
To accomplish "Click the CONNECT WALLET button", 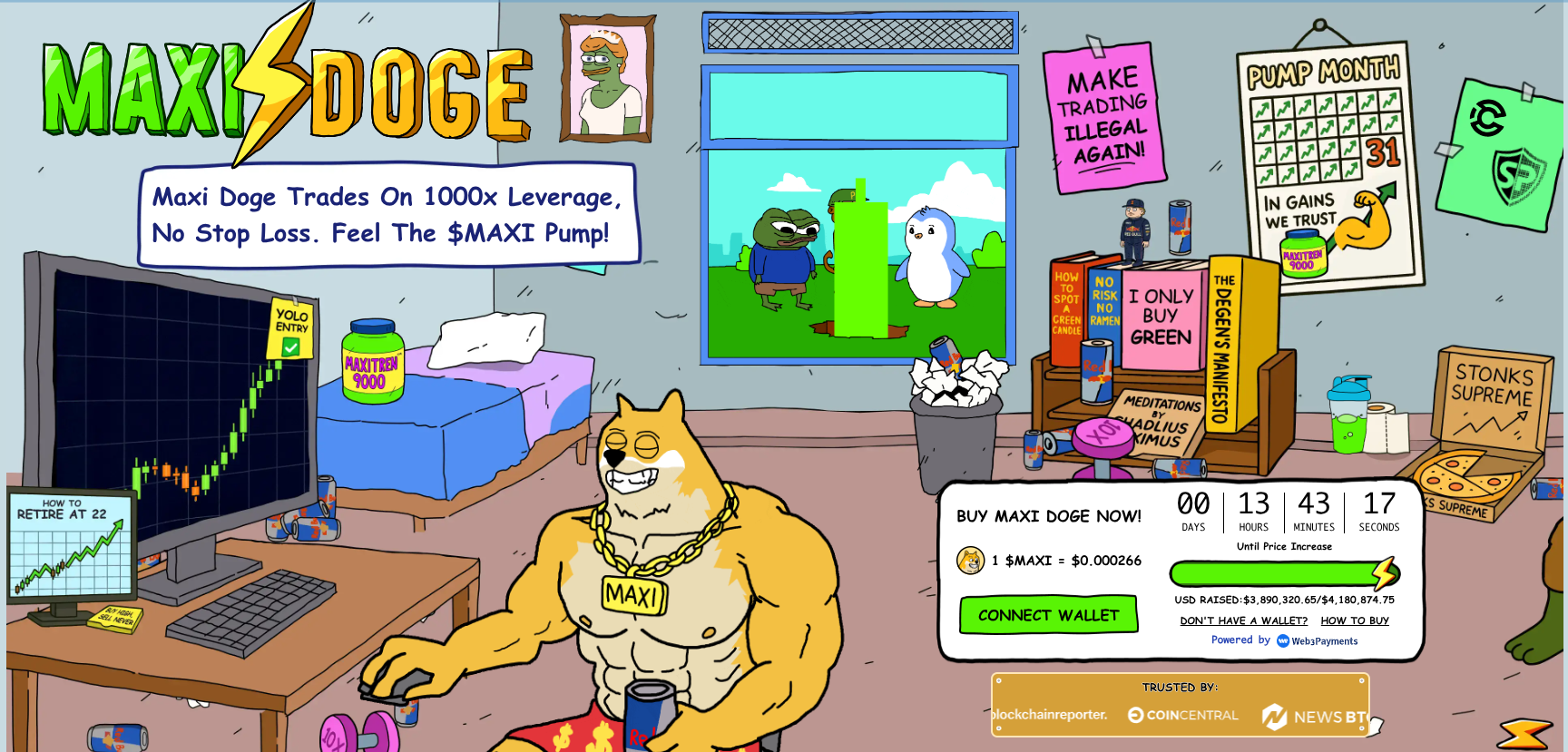I will 1048,615.
